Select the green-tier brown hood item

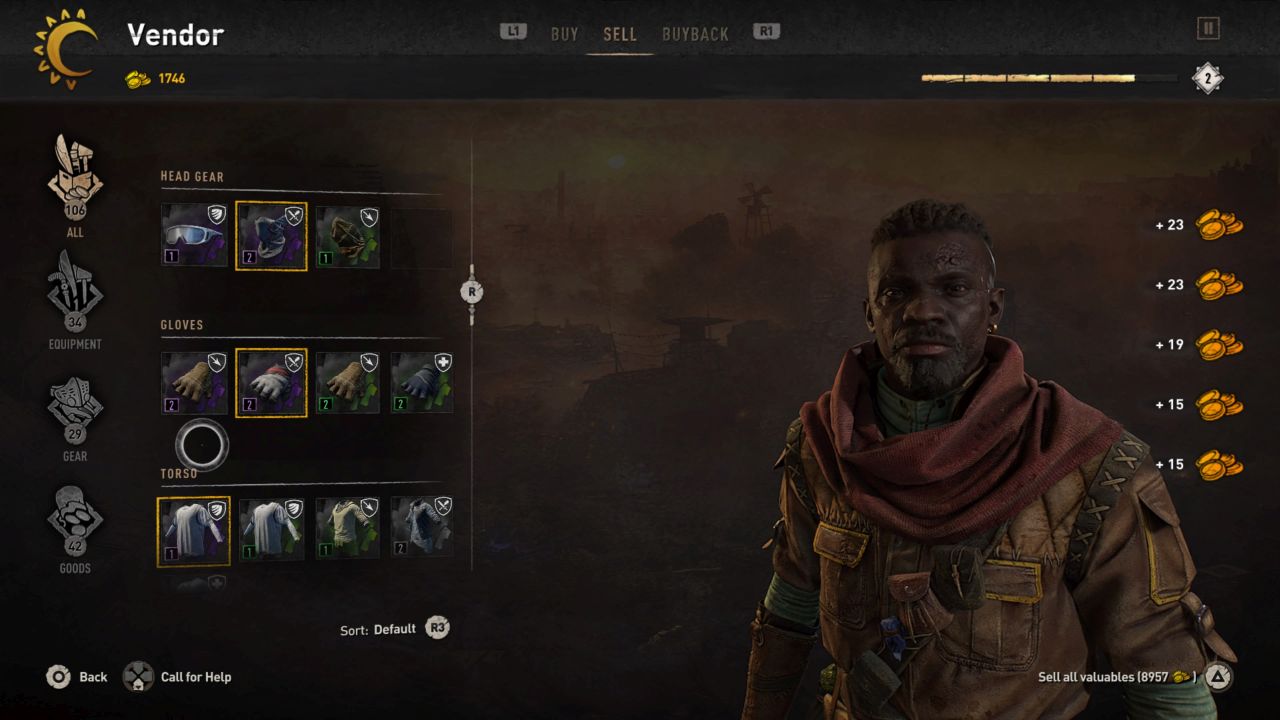point(348,236)
